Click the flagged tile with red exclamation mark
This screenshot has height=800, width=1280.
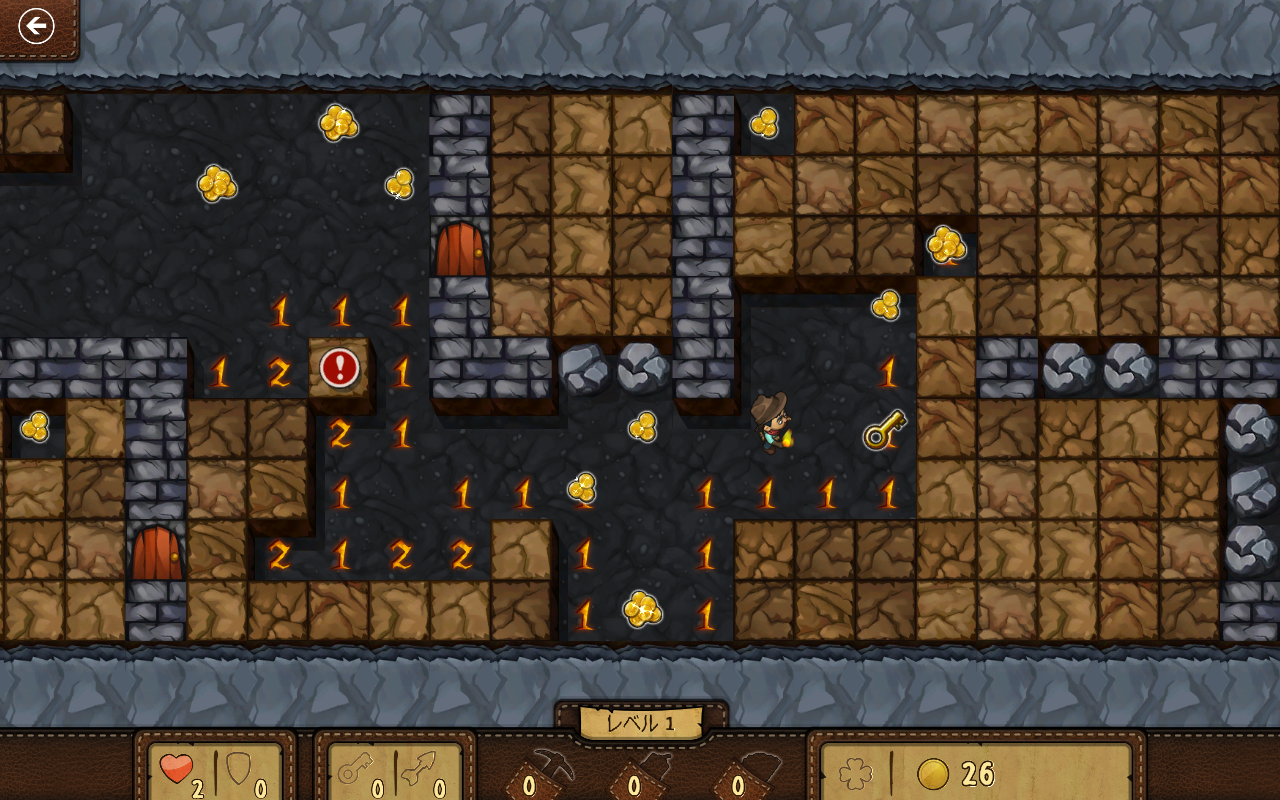click(340, 368)
